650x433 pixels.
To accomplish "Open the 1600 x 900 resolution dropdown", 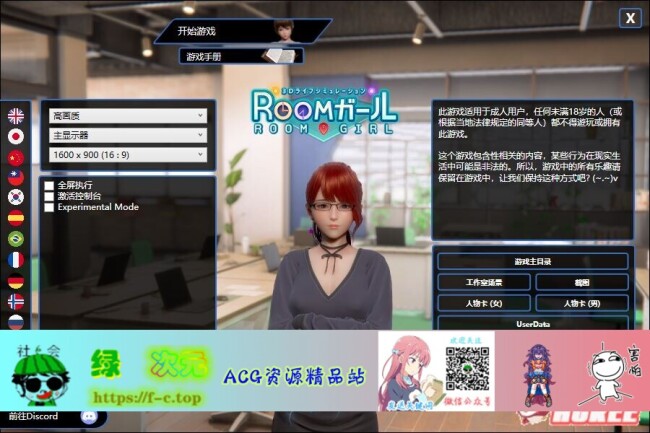I will tap(127, 154).
